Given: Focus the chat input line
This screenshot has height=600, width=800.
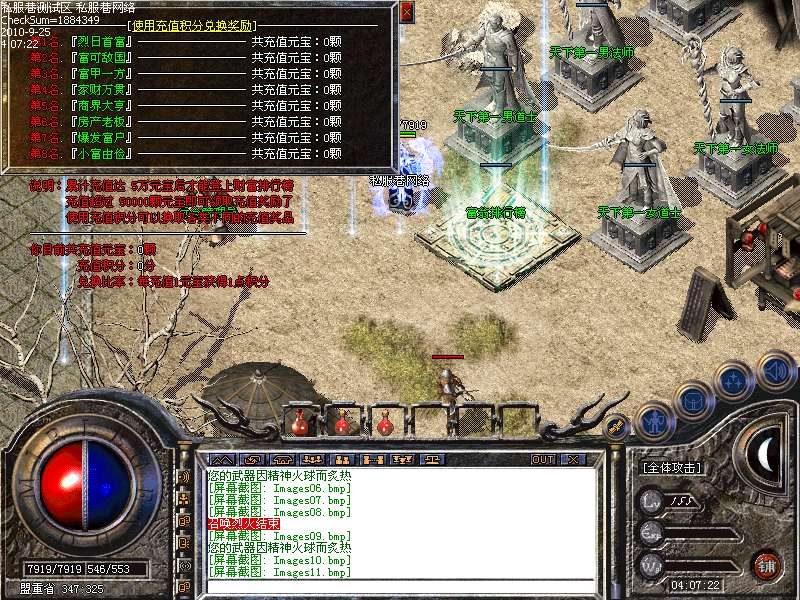Looking at the screenshot, I should click(x=400, y=583).
